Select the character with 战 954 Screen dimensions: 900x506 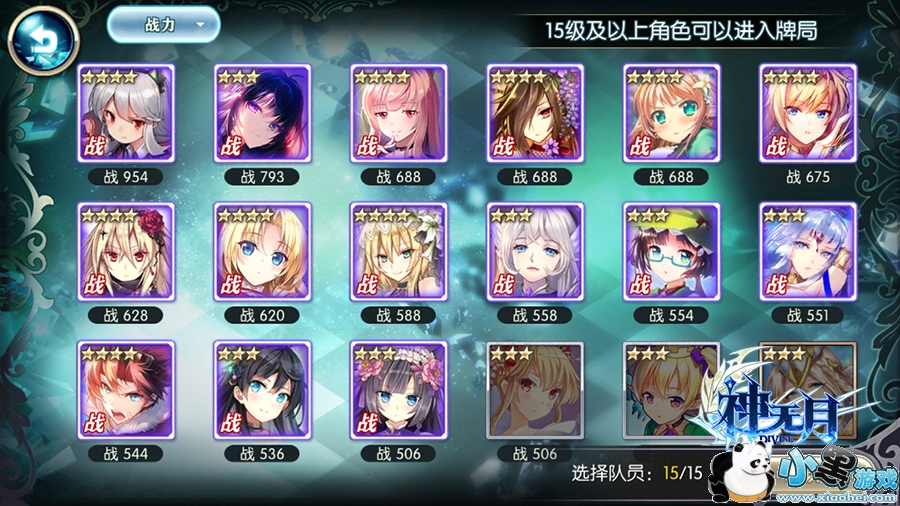(x=126, y=113)
